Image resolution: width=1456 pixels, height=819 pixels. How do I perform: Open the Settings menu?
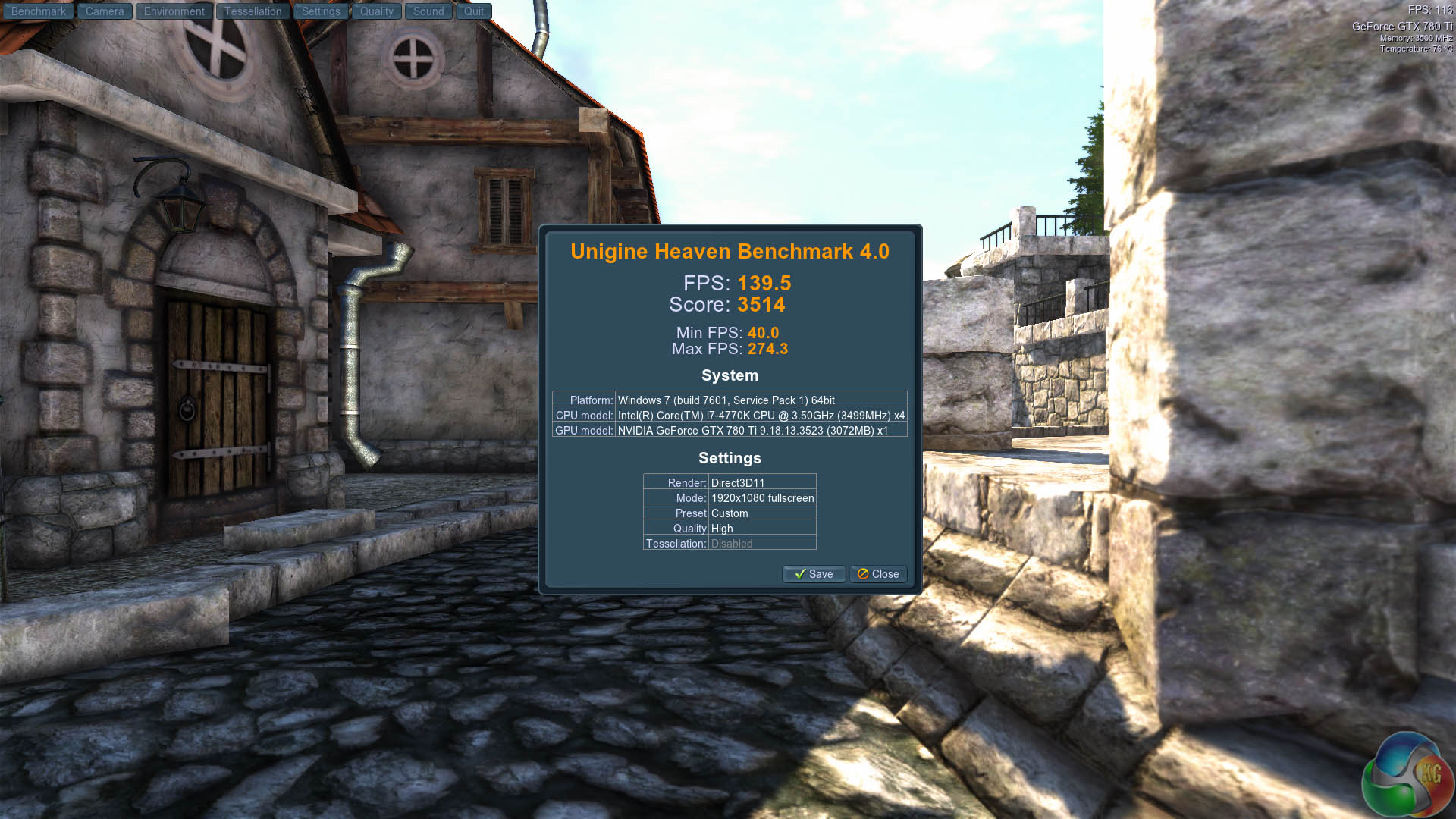point(321,11)
